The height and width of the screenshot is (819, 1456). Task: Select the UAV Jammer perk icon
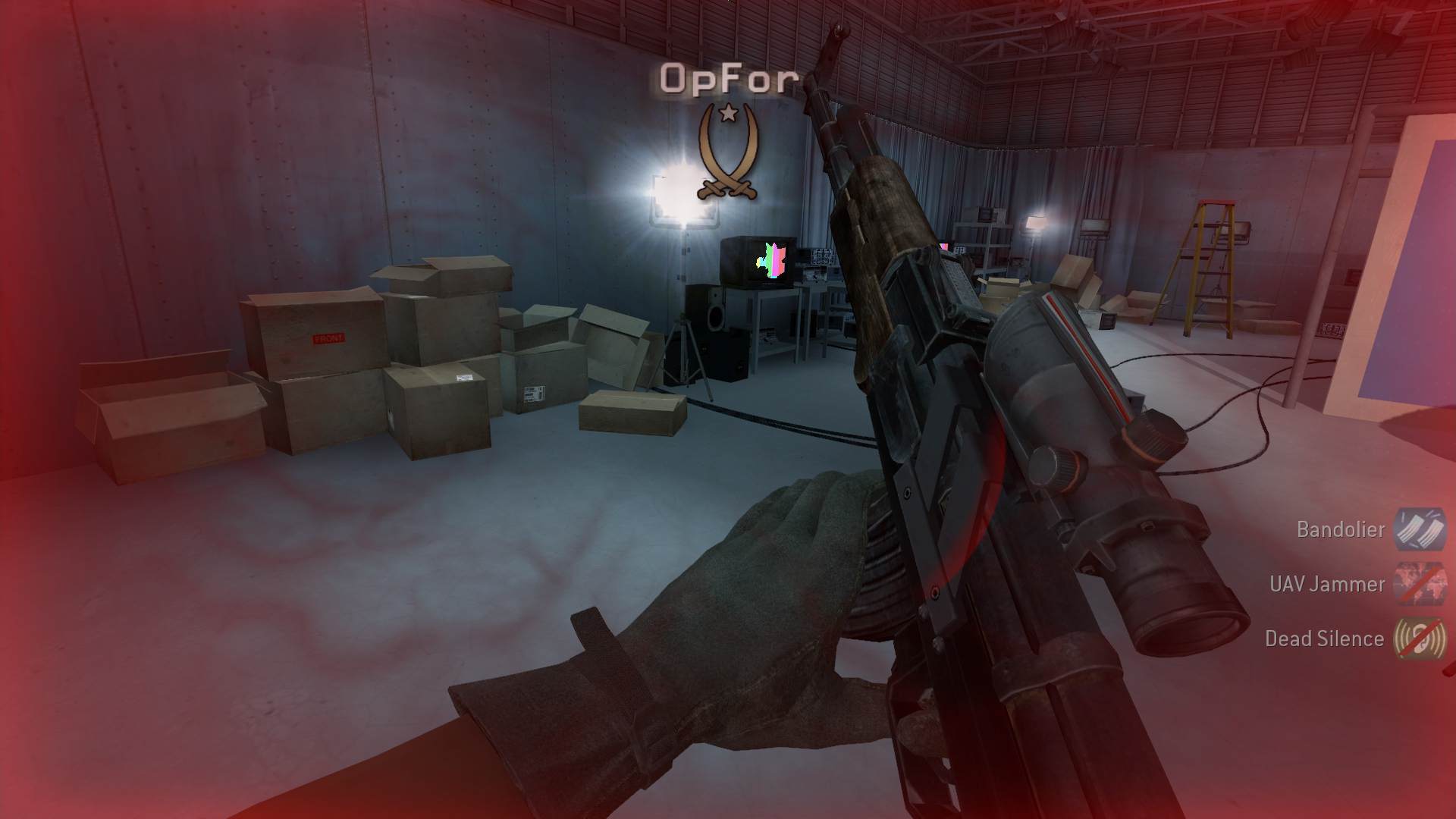click(x=1420, y=583)
